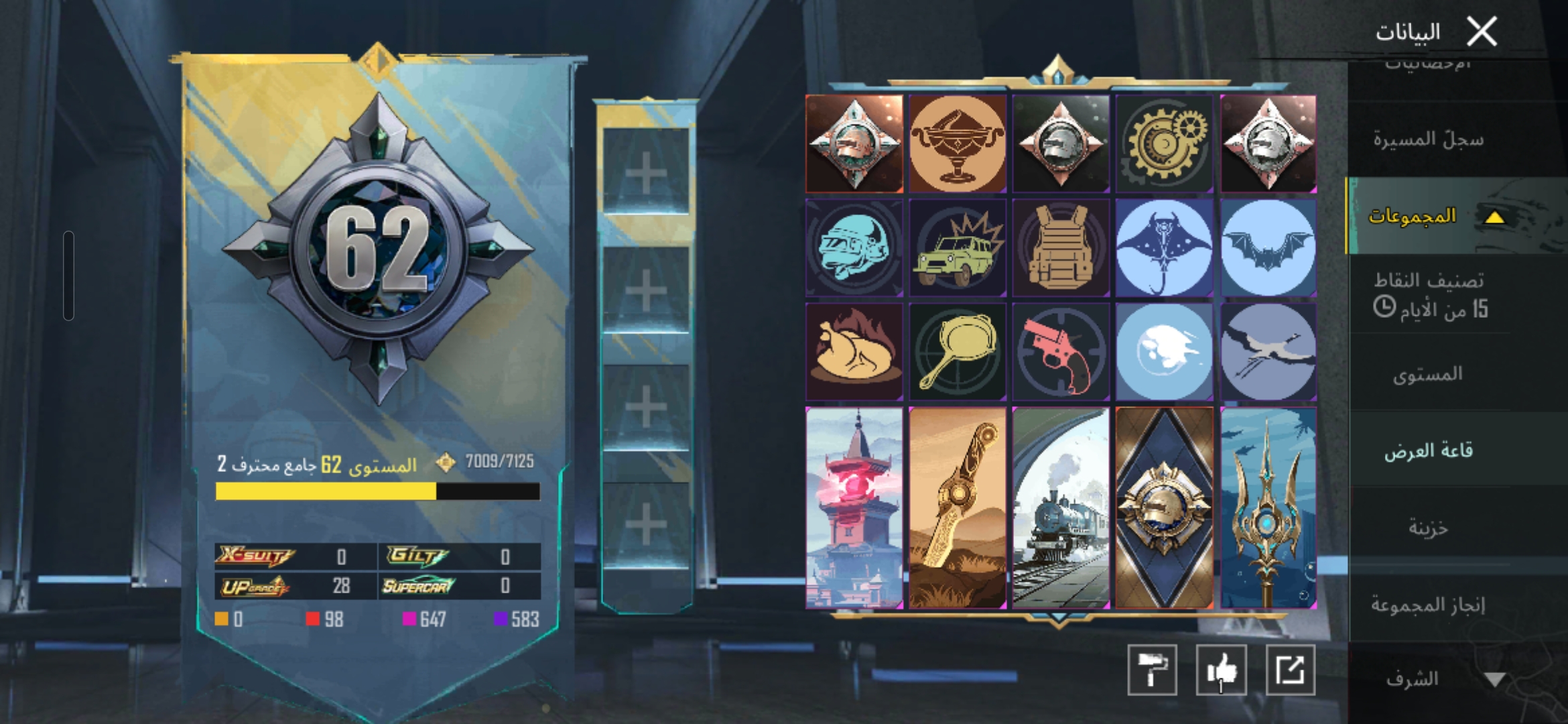Select the red flare gun badge

click(1061, 351)
